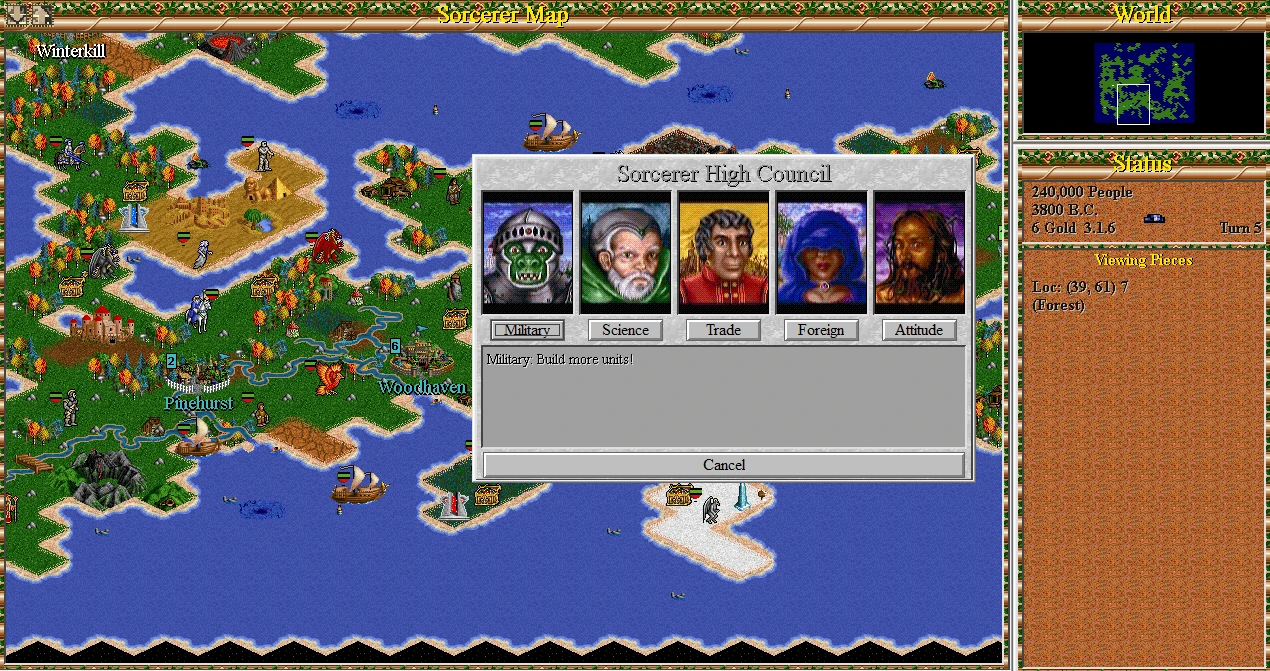Screen dimensions: 1270x671
Task: Select the Military advisor button
Action: [x=527, y=330]
